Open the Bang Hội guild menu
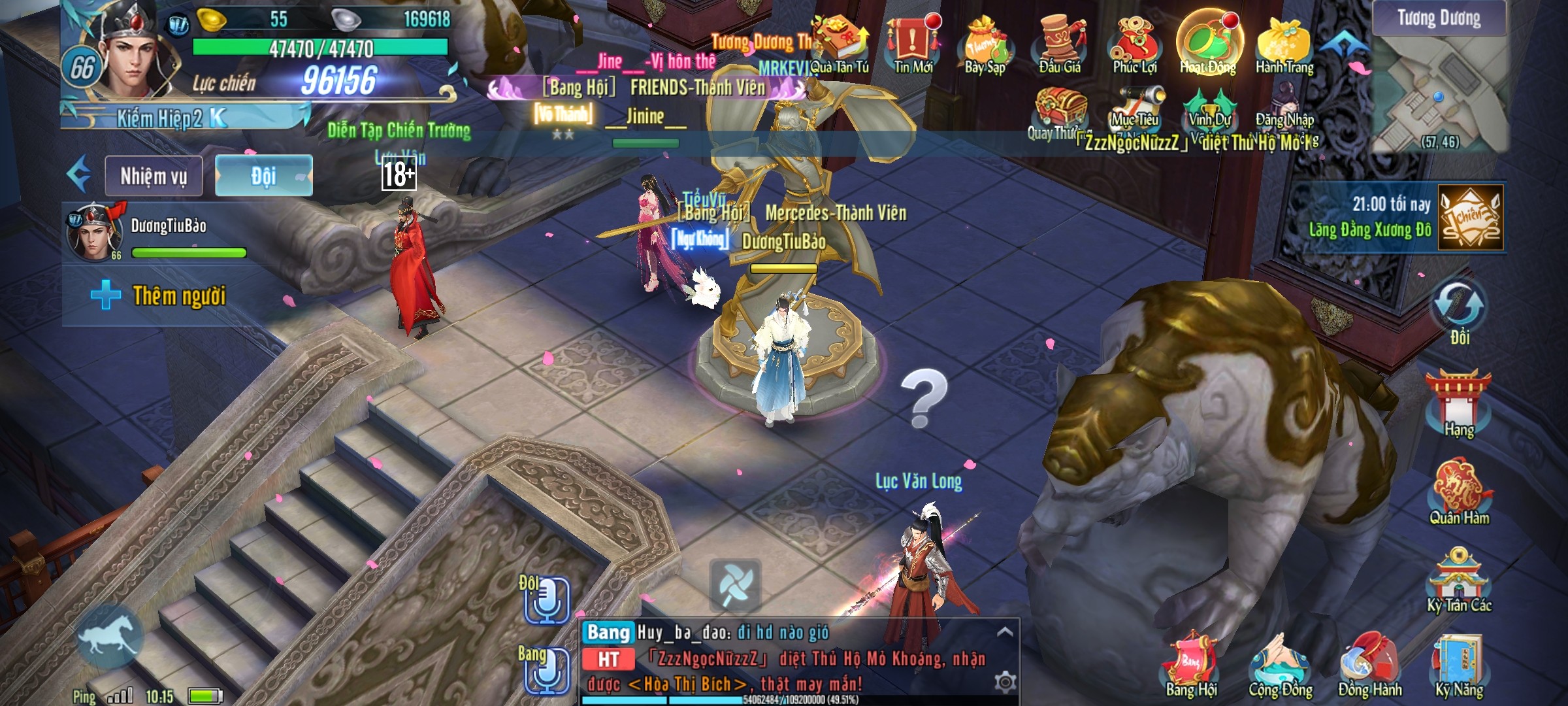The image size is (1568, 706). 1191,667
